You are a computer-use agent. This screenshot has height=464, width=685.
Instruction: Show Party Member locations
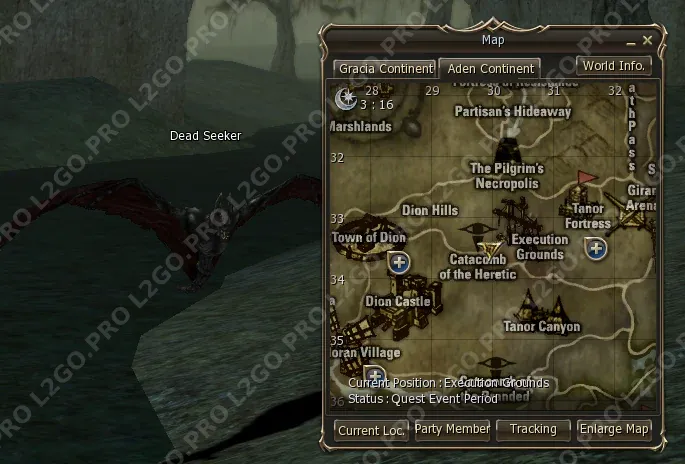pos(452,429)
